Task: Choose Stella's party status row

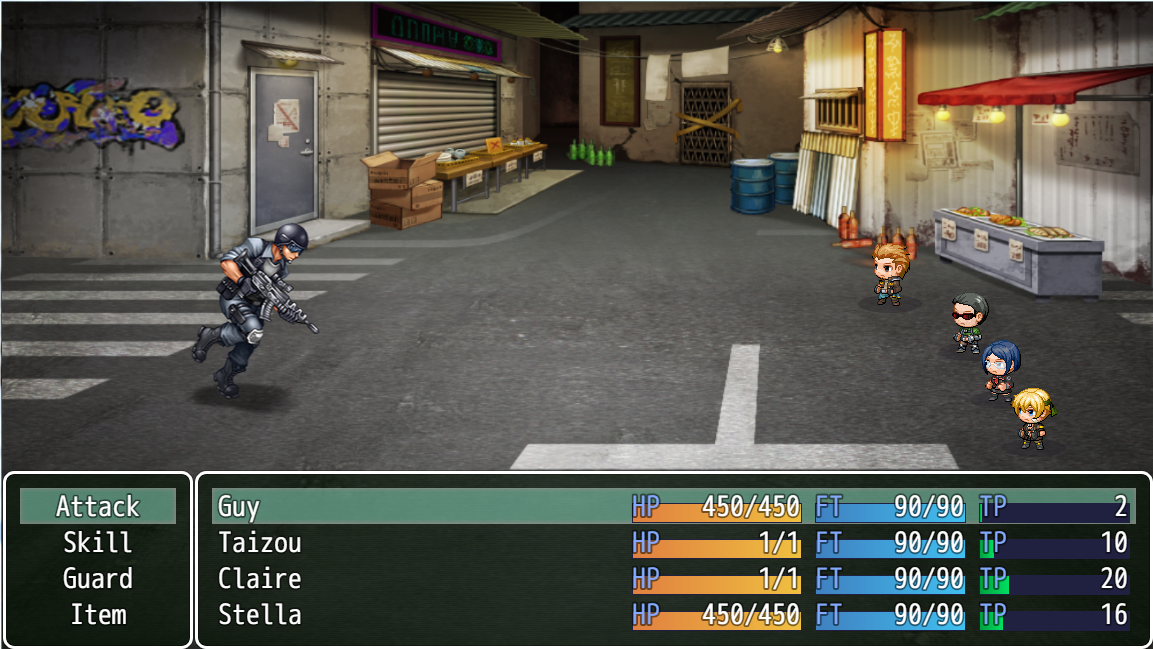Action: (x=672, y=614)
